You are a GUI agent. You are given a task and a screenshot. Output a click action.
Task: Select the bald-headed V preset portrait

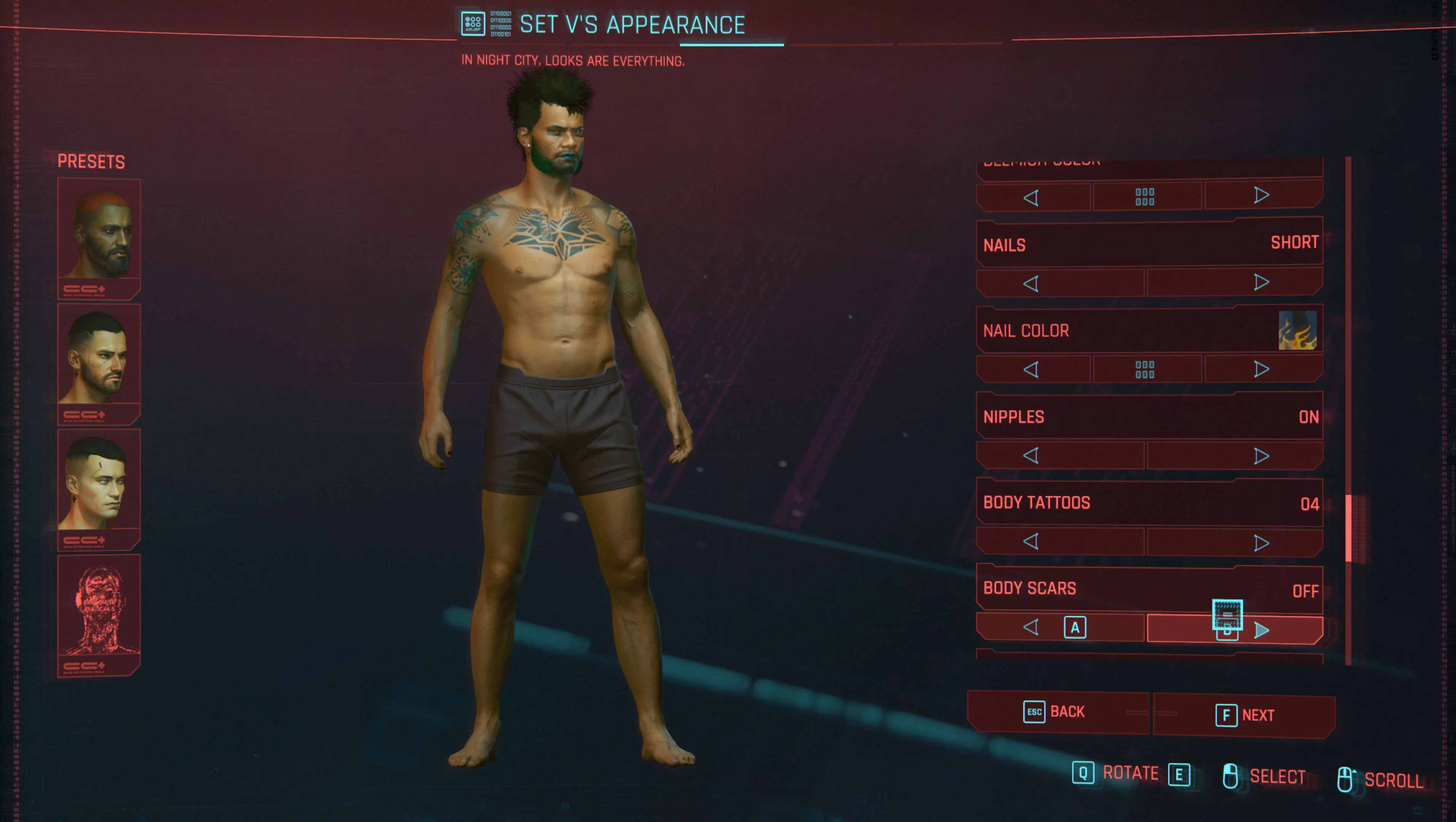click(99, 237)
